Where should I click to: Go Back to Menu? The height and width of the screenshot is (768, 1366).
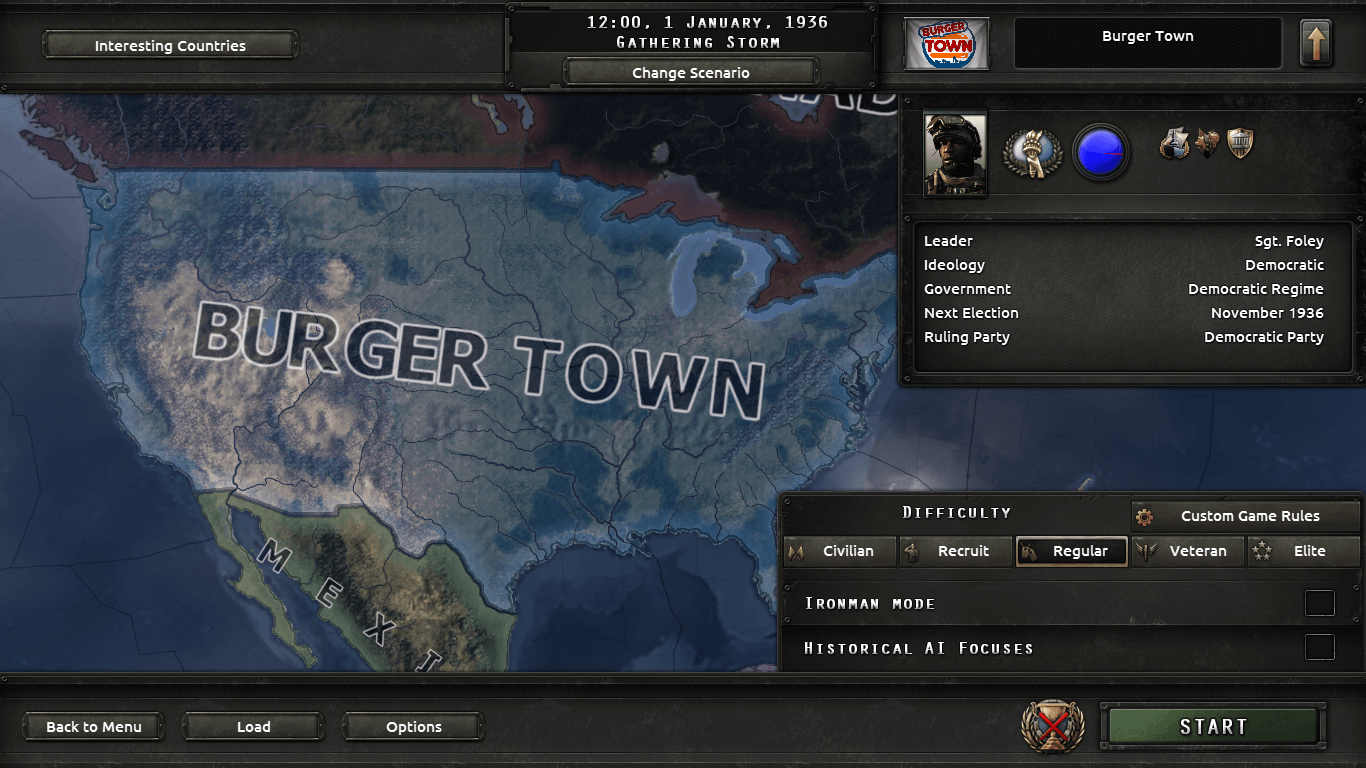pos(94,727)
